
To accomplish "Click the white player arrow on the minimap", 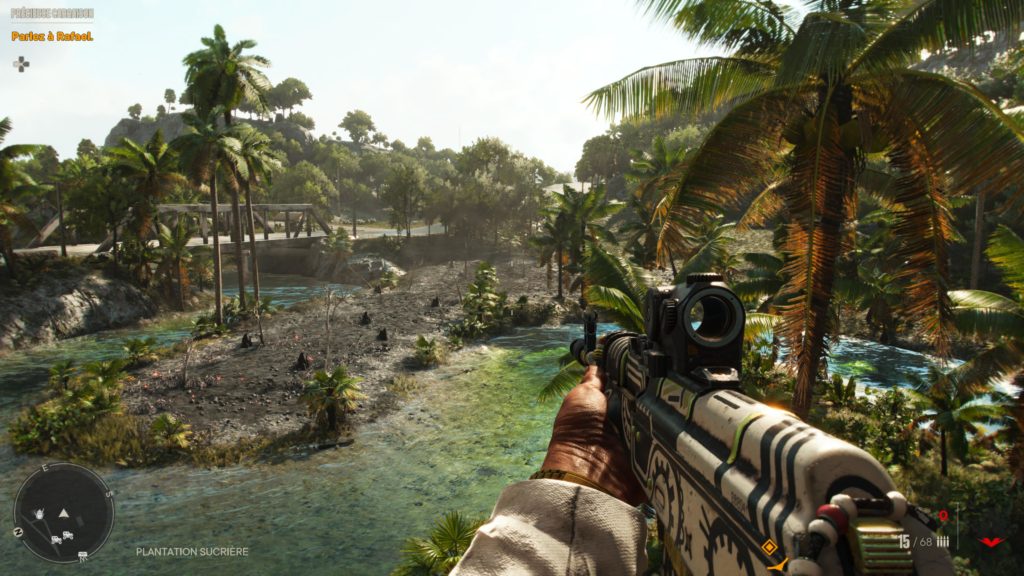I will pos(63,512).
